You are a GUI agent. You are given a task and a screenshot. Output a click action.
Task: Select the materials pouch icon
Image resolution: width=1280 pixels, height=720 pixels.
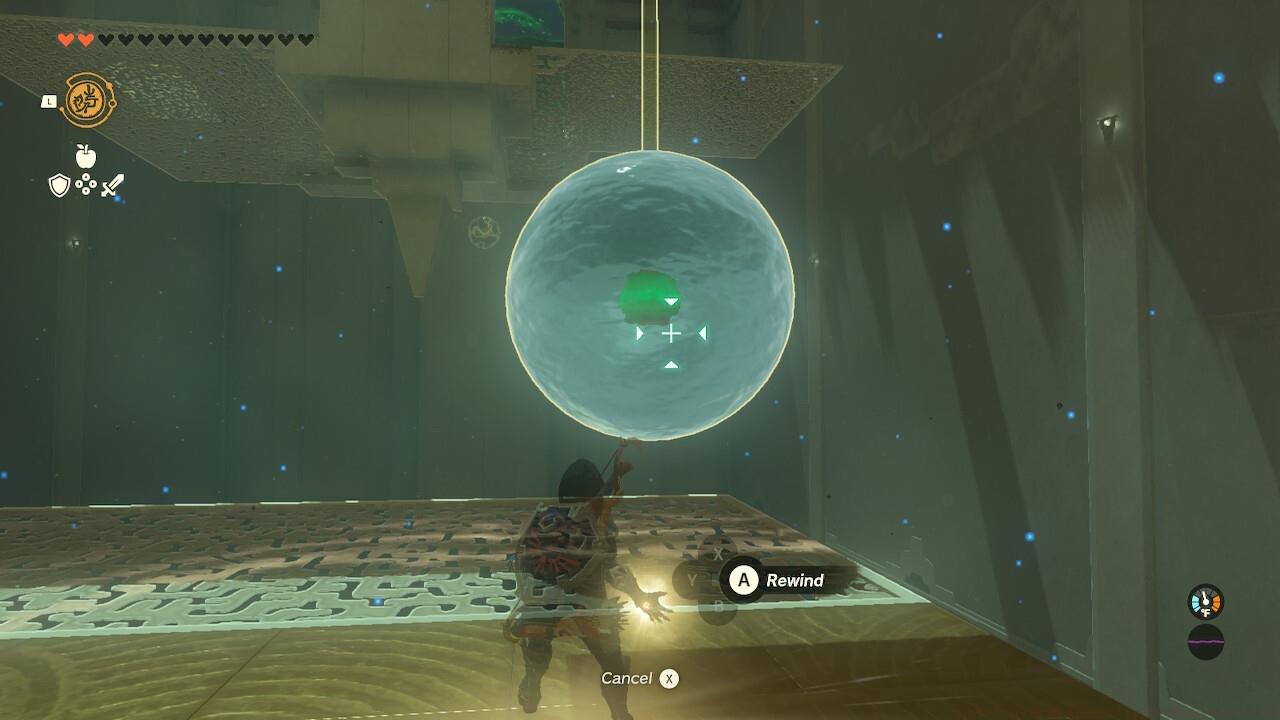tap(86, 184)
